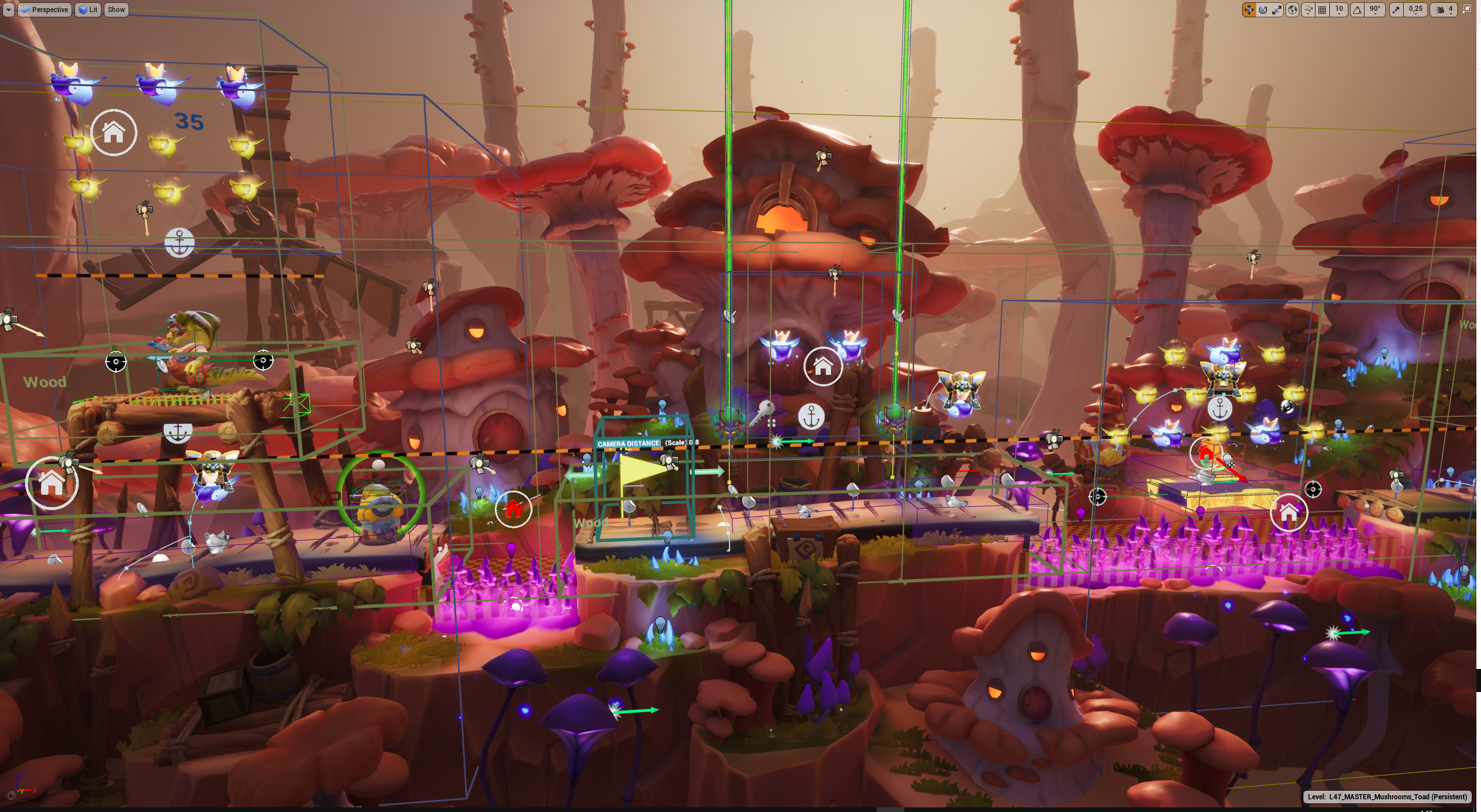Select the translate (move) gizmo tool
Screen dimensions: 1481x812
pos(1249,10)
